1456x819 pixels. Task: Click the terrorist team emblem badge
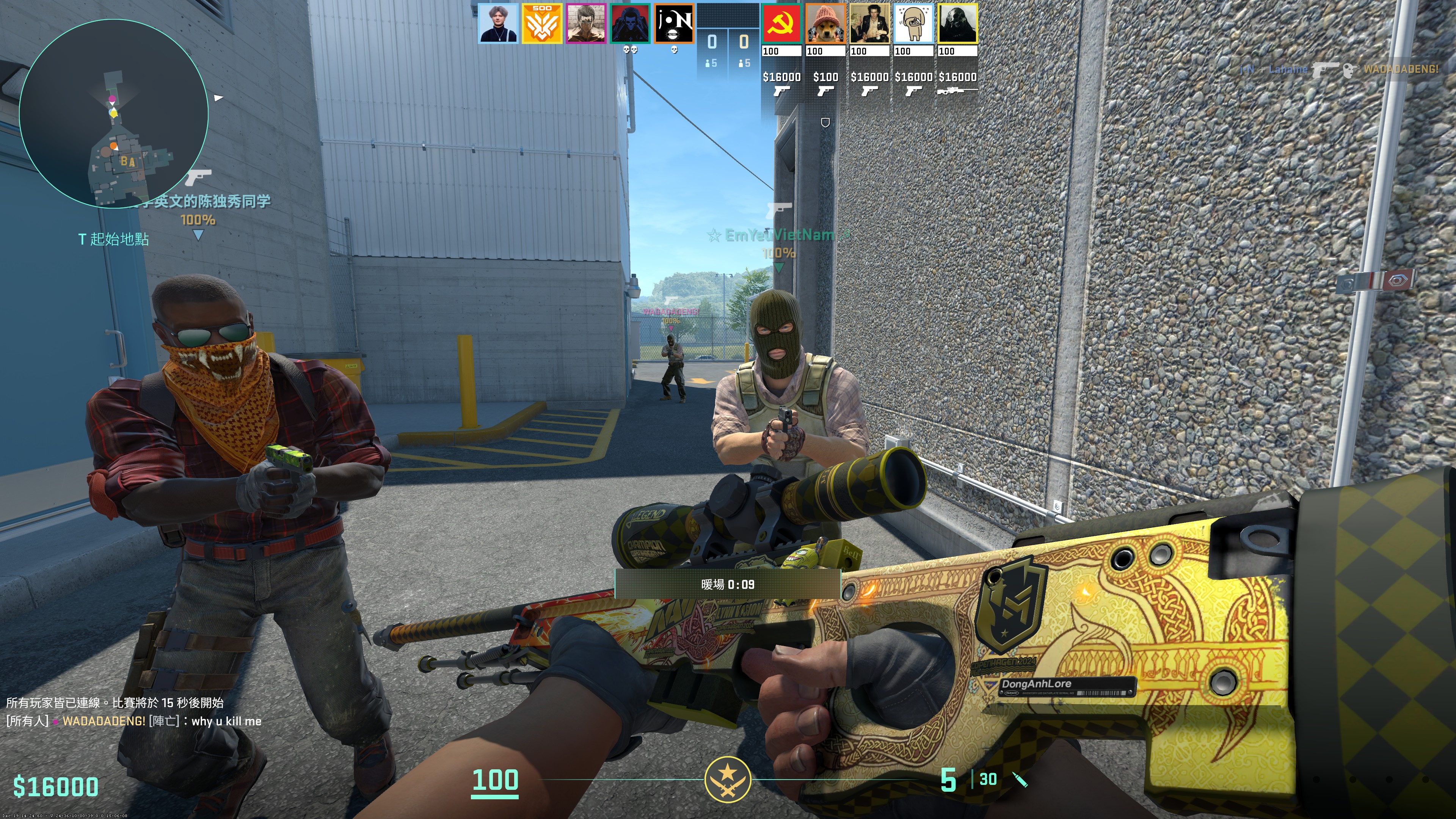pos(728,780)
